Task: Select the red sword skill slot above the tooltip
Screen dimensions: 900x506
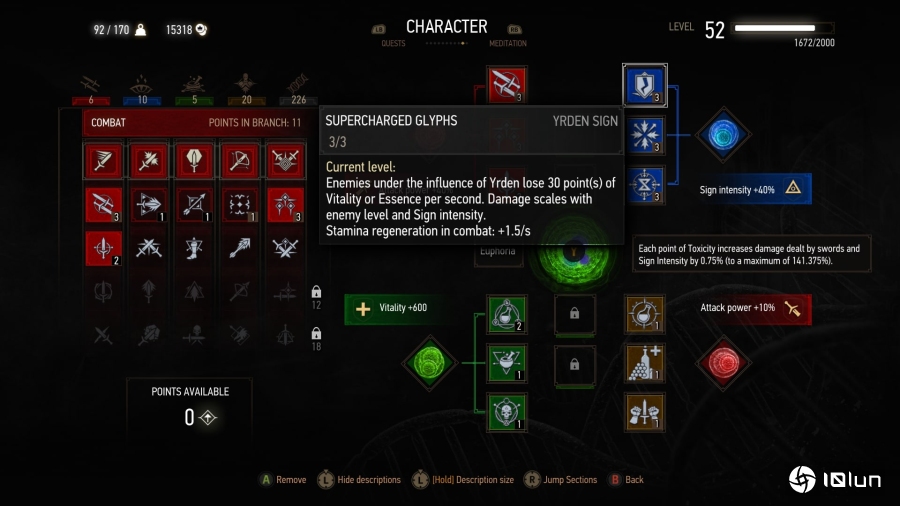Action: [506, 84]
